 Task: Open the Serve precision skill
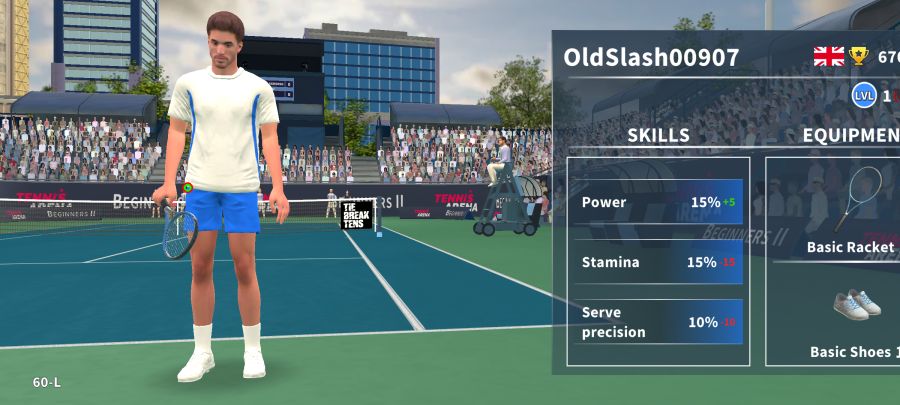[660, 322]
